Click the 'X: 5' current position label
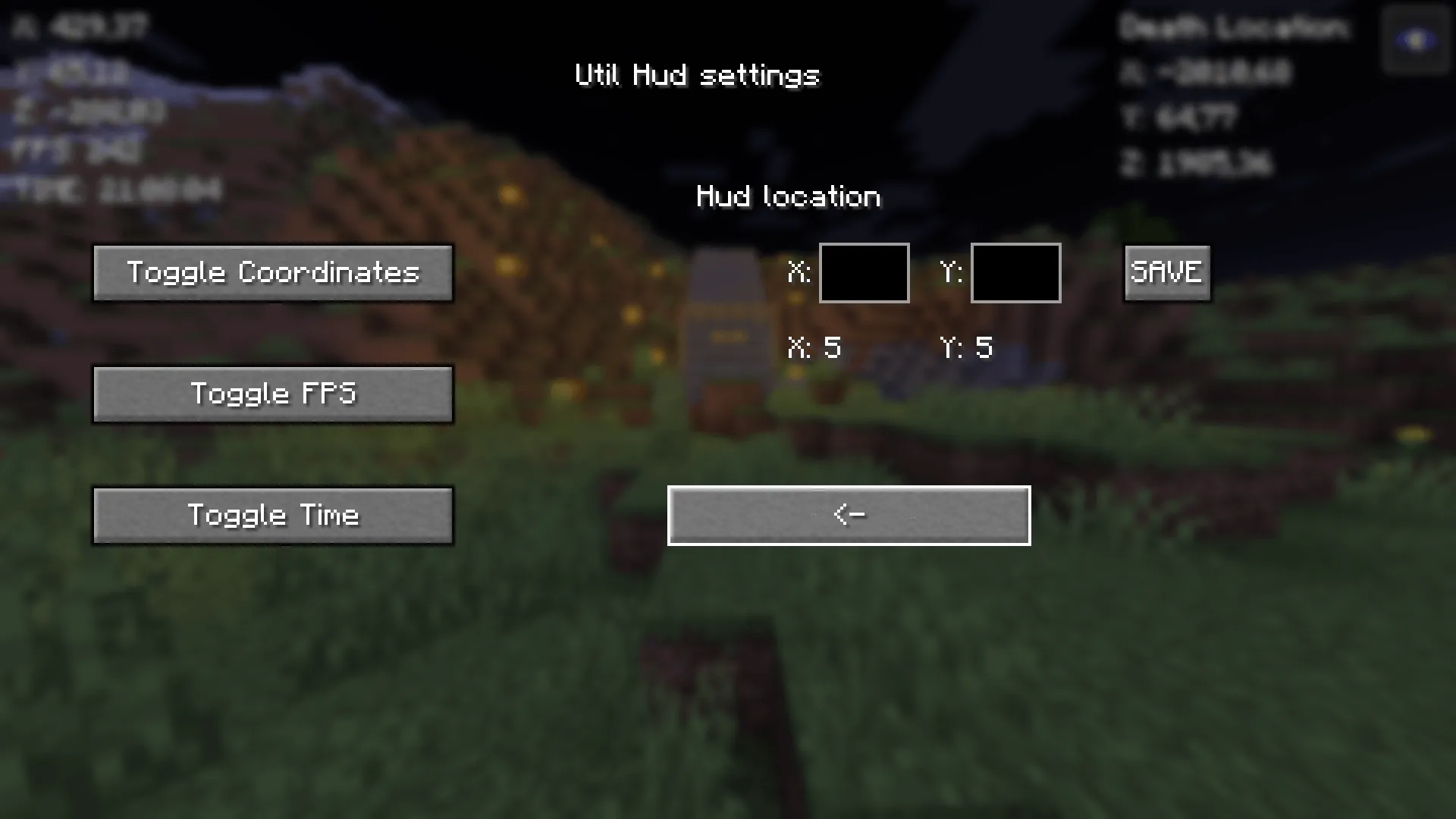Image resolution: width=1456 pixels, height=819 pixels. pyautogui.click(x=814, y=347)
